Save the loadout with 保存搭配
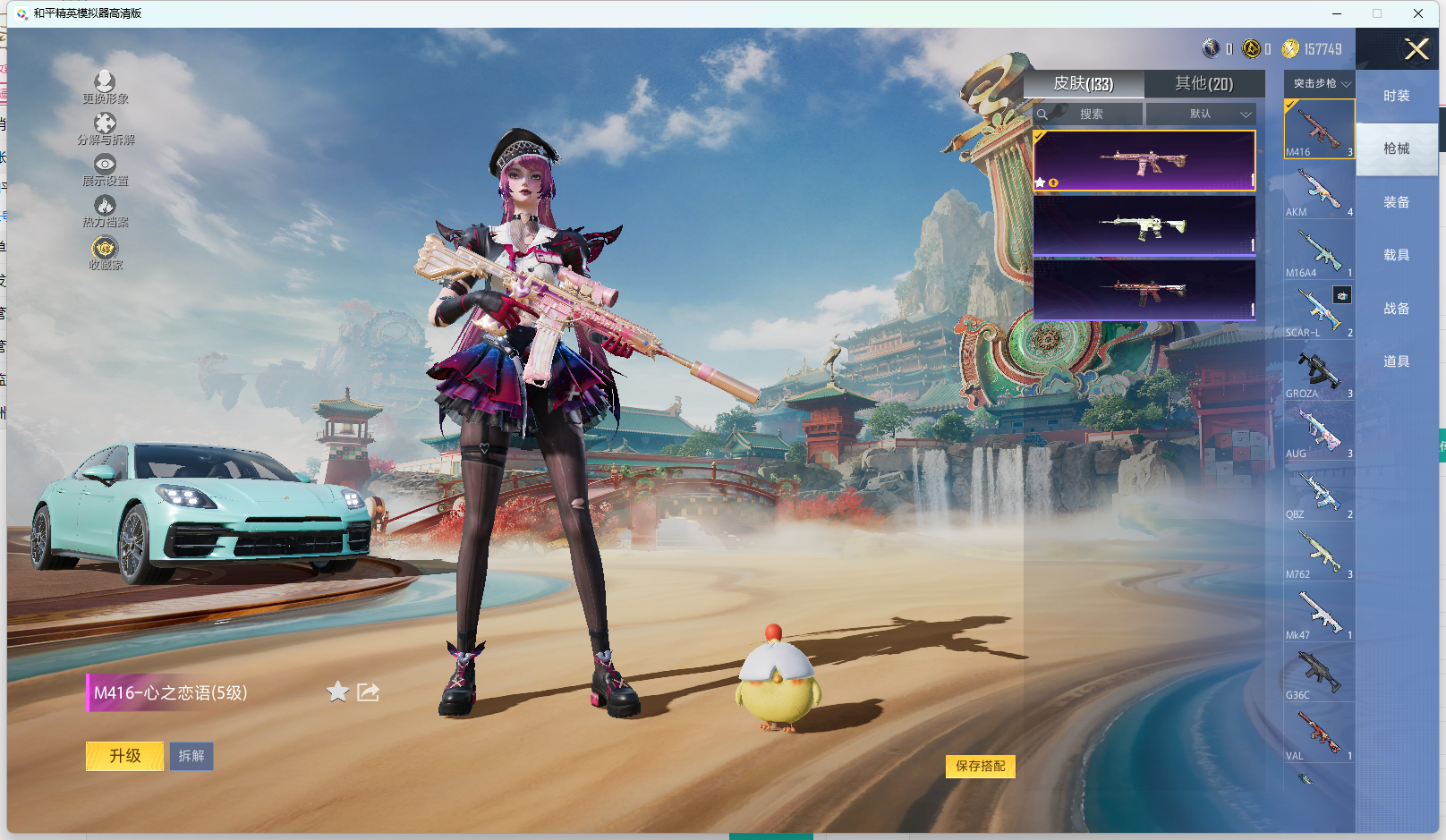The height and width of the screenshot is (840, 1446). point(980,766)
